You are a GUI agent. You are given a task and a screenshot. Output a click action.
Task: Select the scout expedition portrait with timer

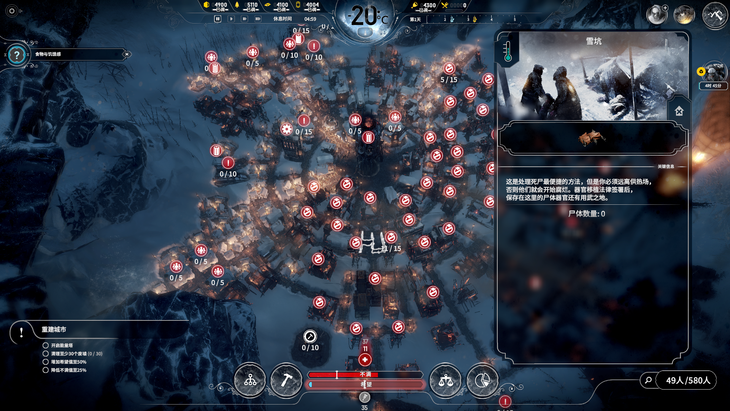715,72
